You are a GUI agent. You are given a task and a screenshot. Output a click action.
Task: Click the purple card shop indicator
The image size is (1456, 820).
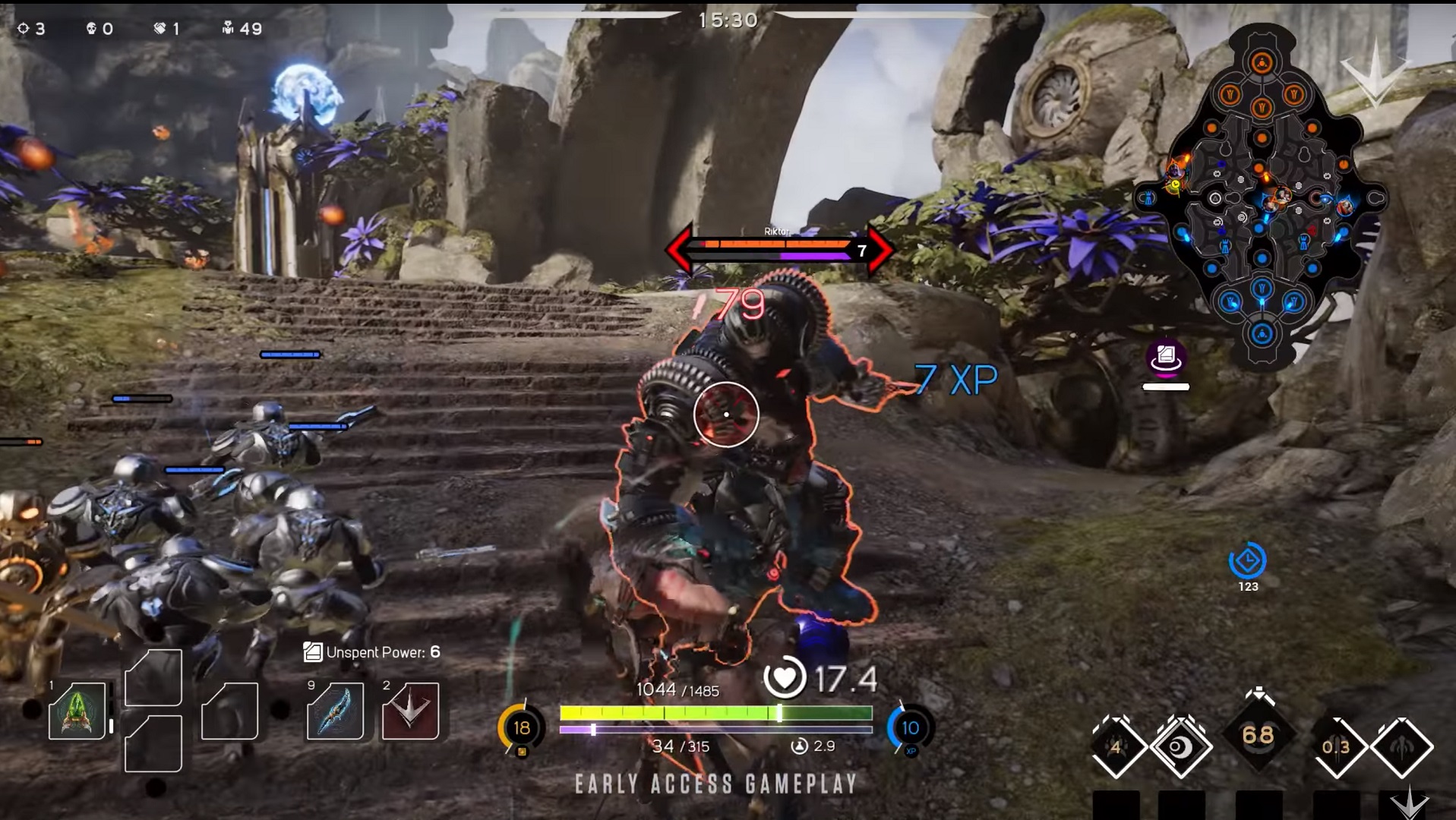[x=1166, y=357]
